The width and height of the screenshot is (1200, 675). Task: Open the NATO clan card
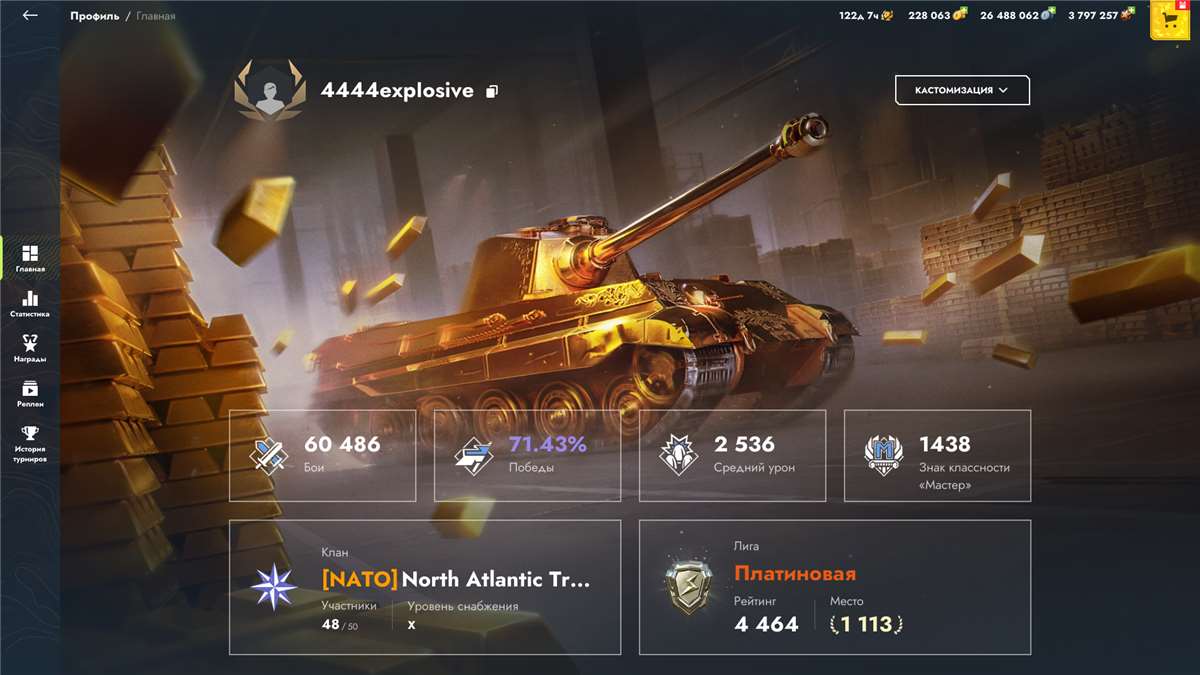(x=425, y=587)
